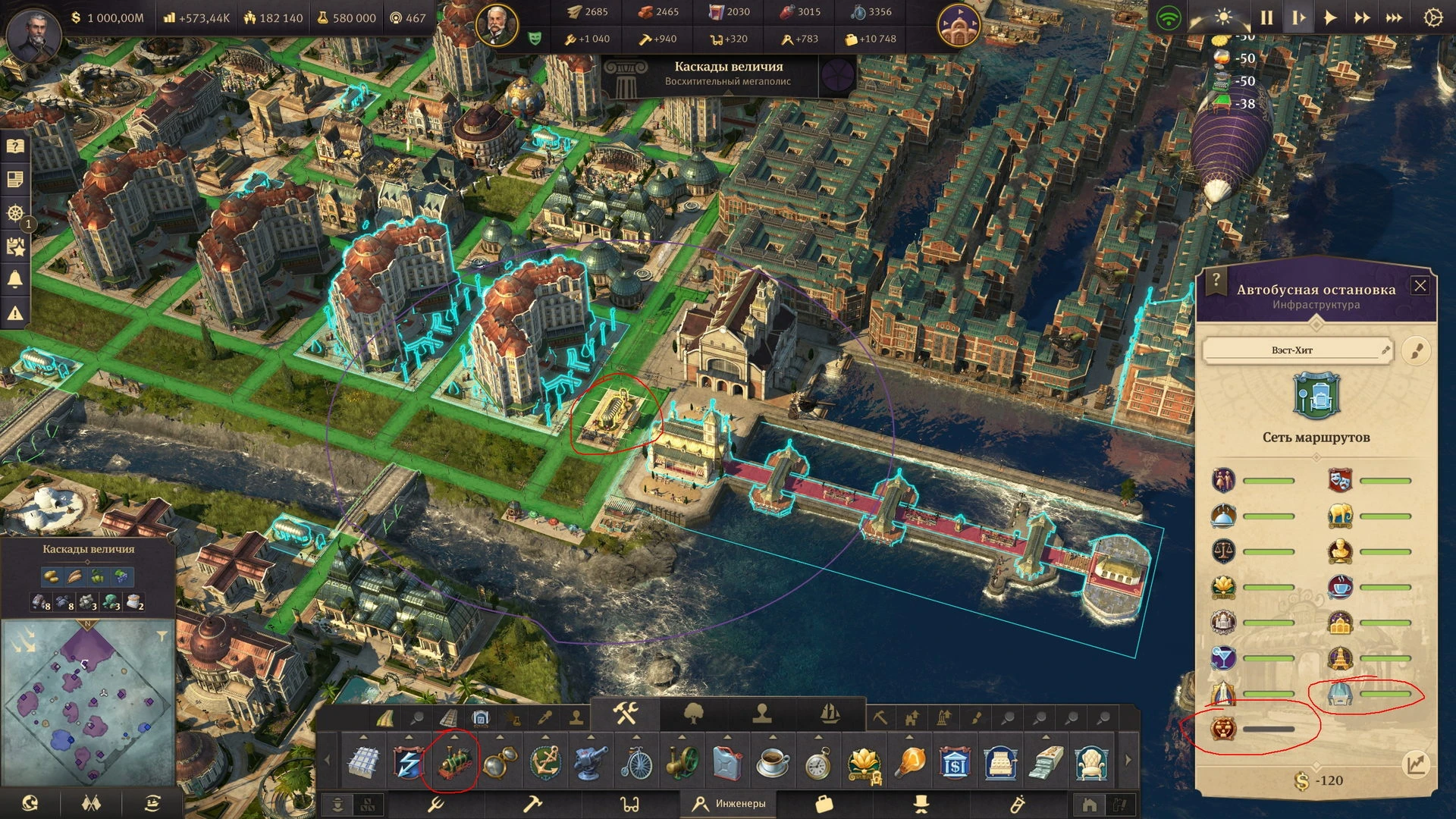Switch to the Инженеры population tab

(730, 803)
